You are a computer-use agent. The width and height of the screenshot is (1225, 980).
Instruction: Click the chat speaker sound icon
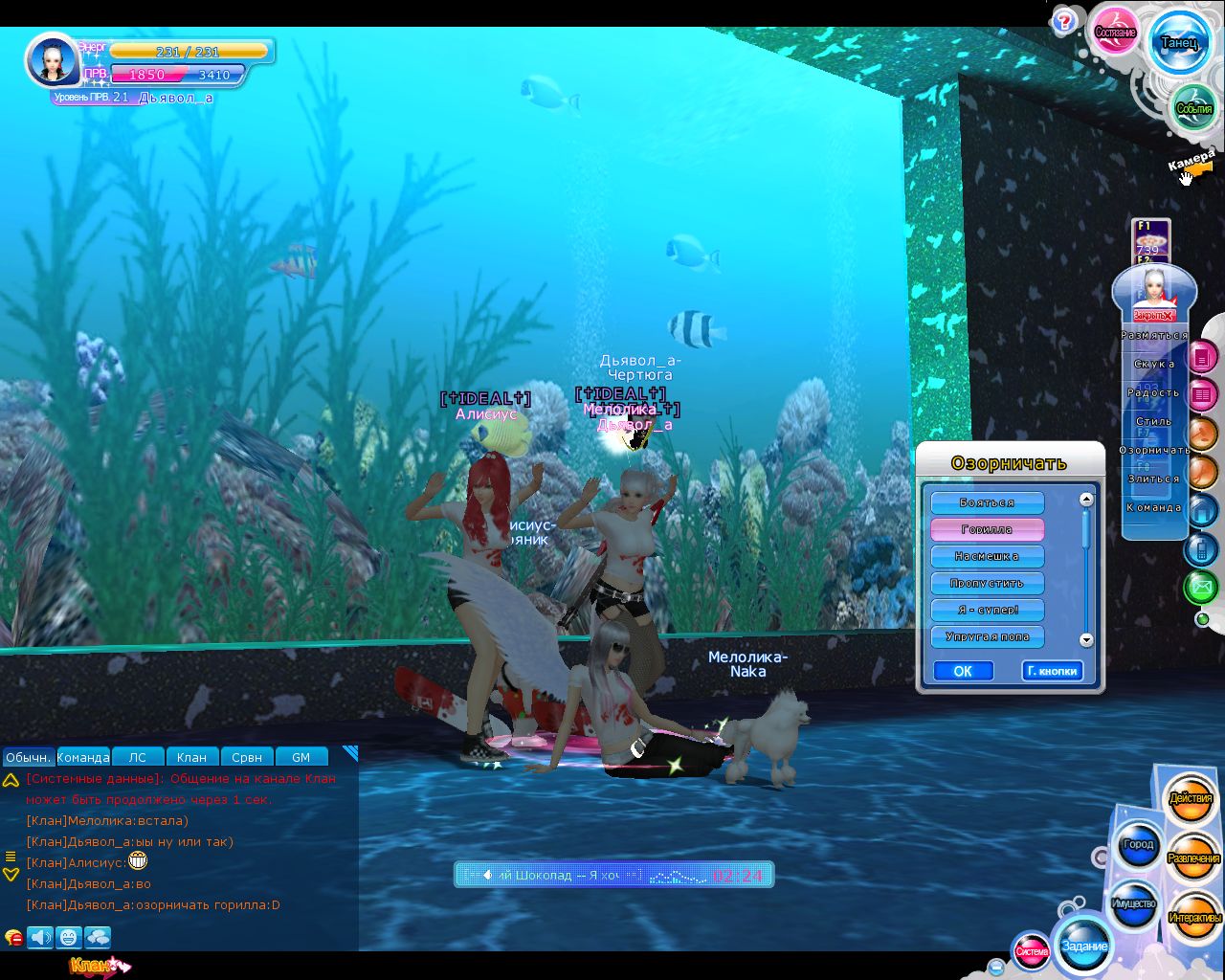40,937
